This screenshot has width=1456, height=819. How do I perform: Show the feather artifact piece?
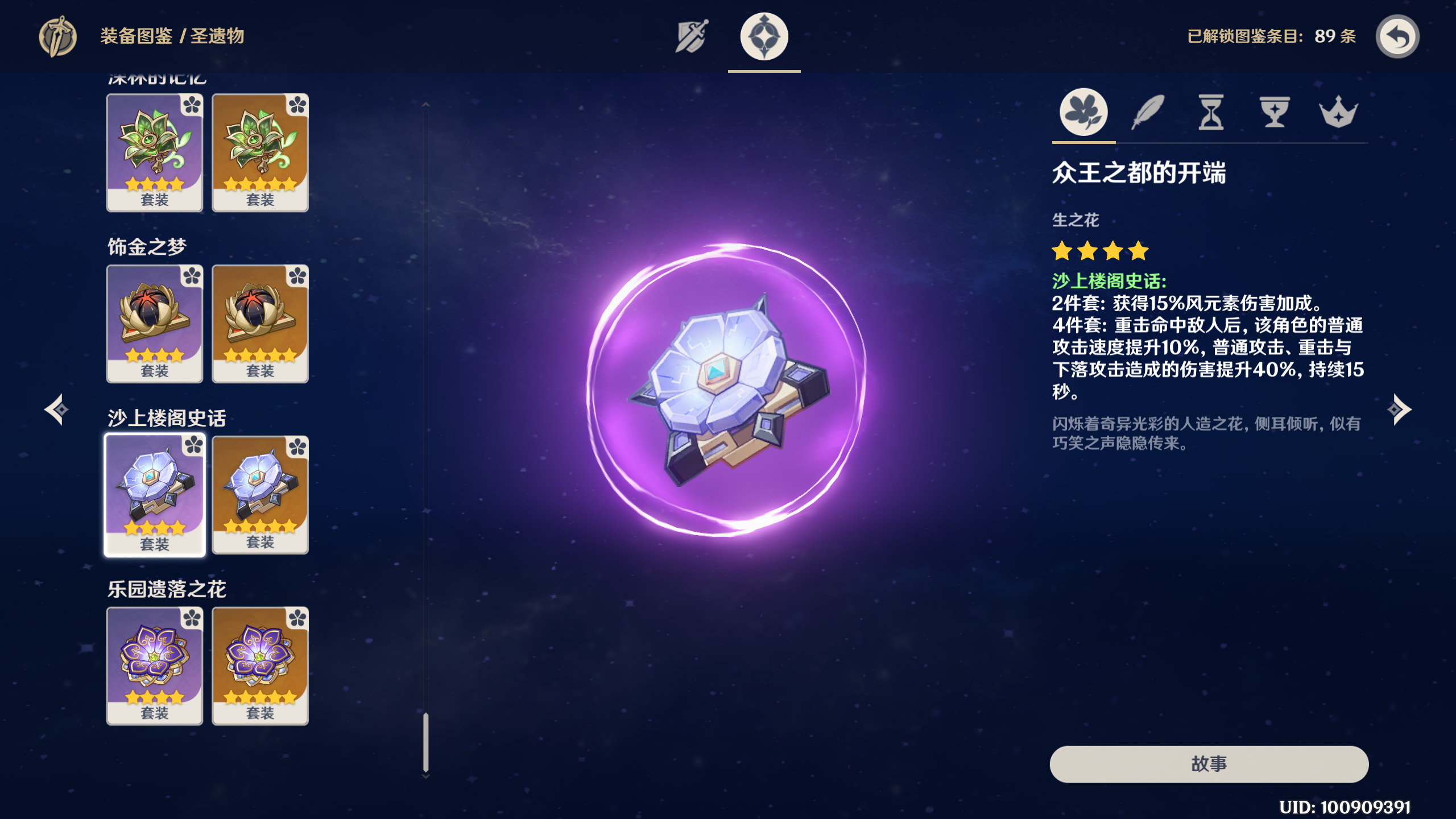tap(1148, 112)
